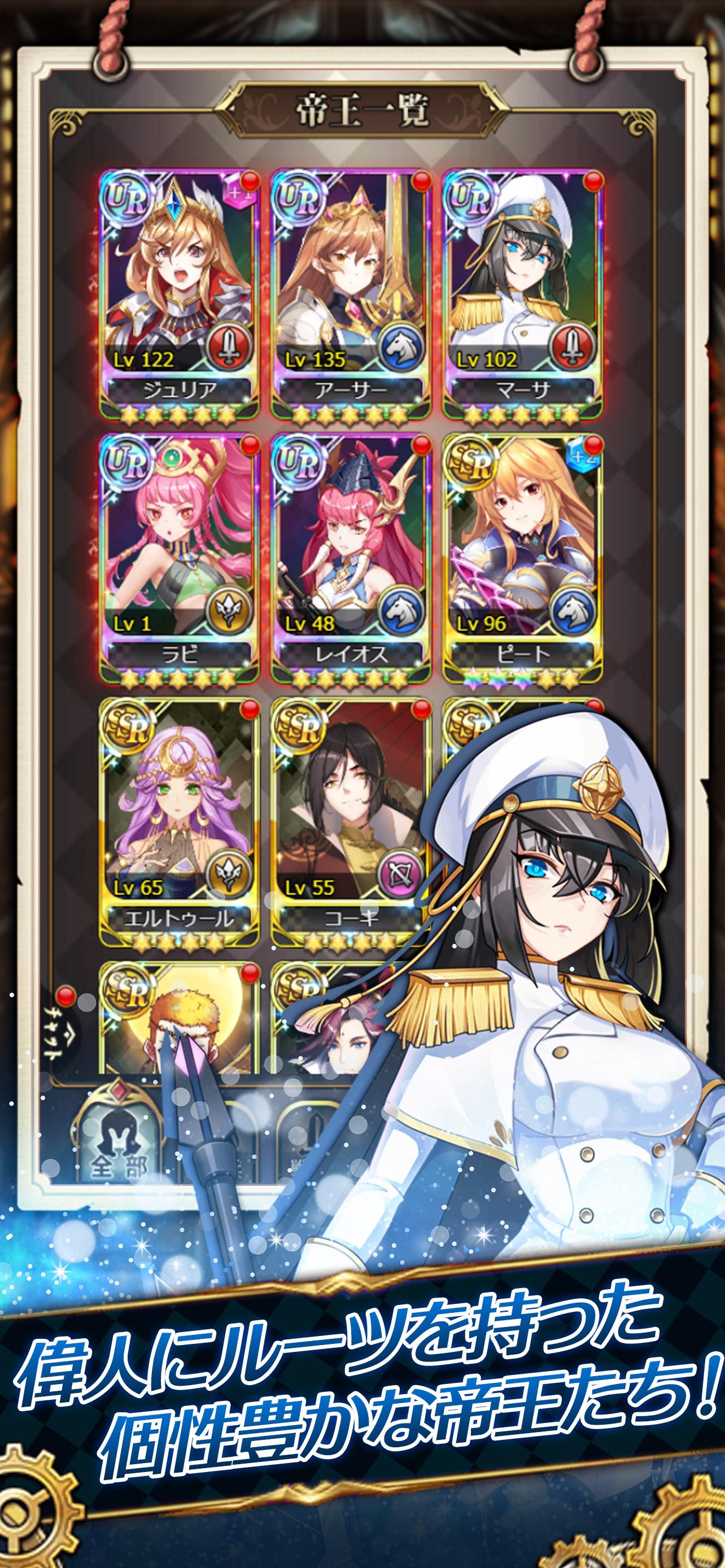
Task: Expand the chat panel with the chevron arrow
Action: (x=70, y=1035)
